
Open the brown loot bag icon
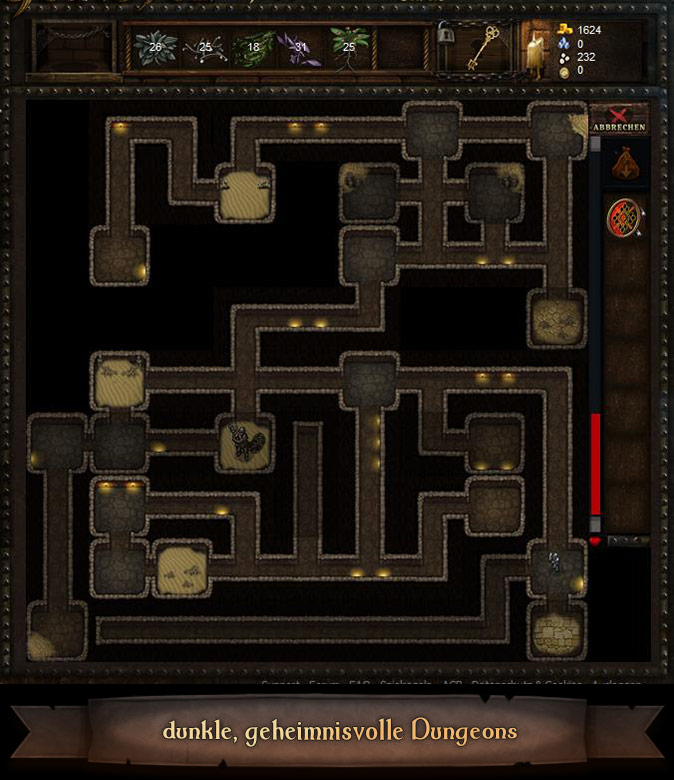[x=624, y=165]
